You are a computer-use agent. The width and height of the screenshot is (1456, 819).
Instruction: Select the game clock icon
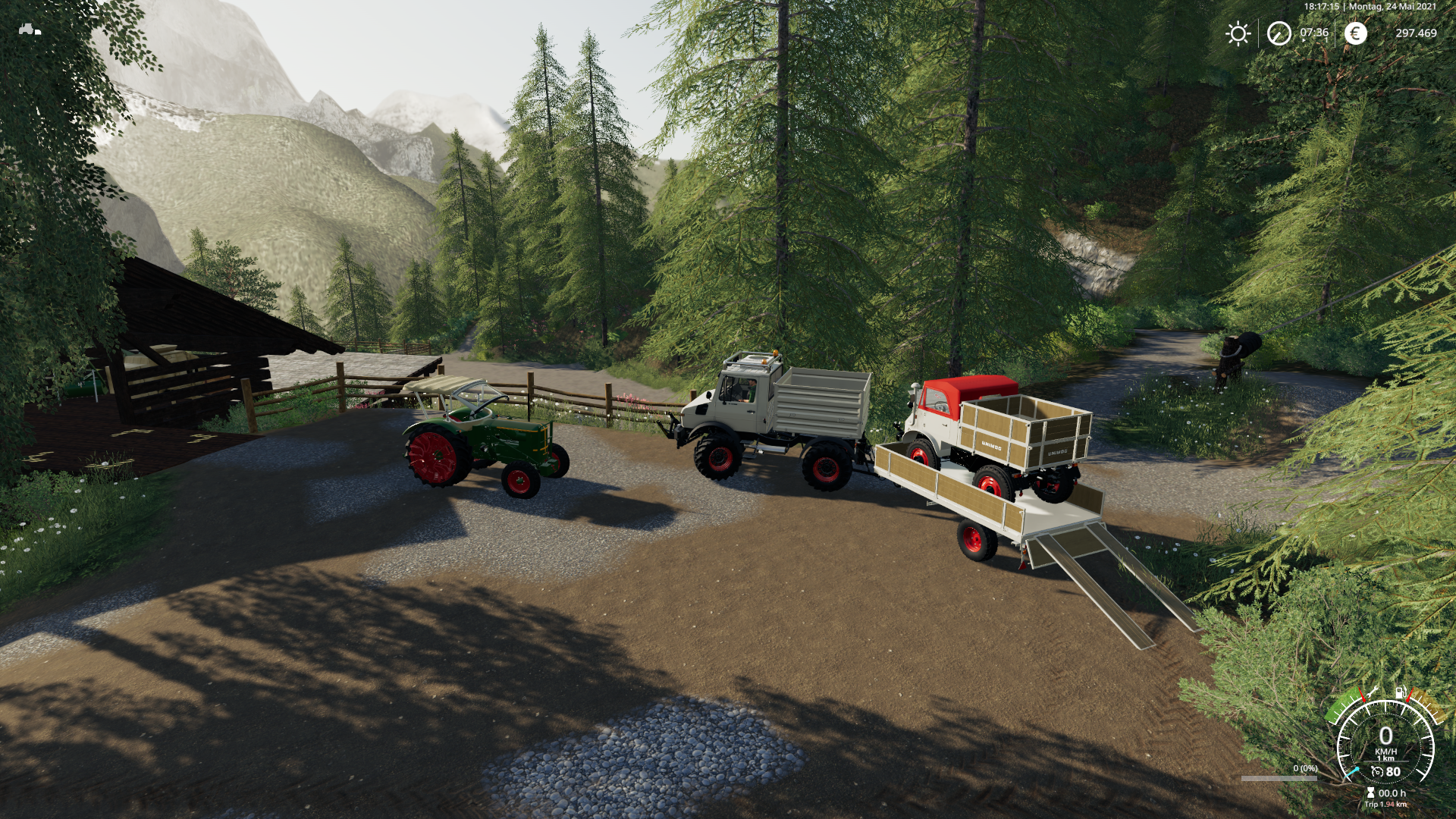[x=1279, y=33]
